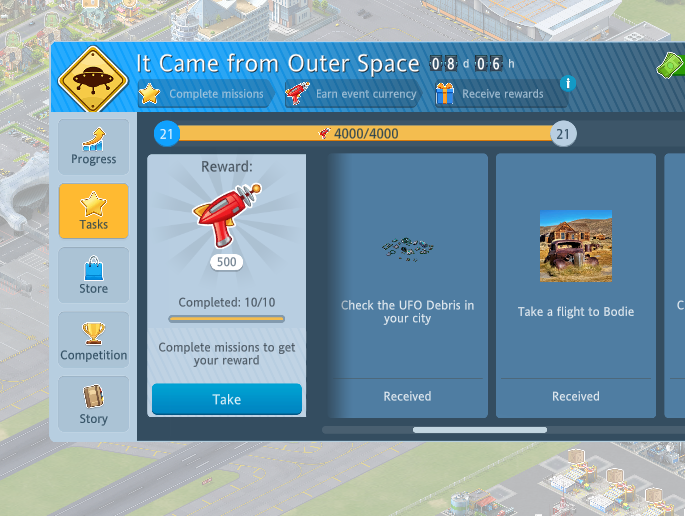685x516 pixels.
Task: Claim the reward with the Take button
Action: [x=226, y=399]
